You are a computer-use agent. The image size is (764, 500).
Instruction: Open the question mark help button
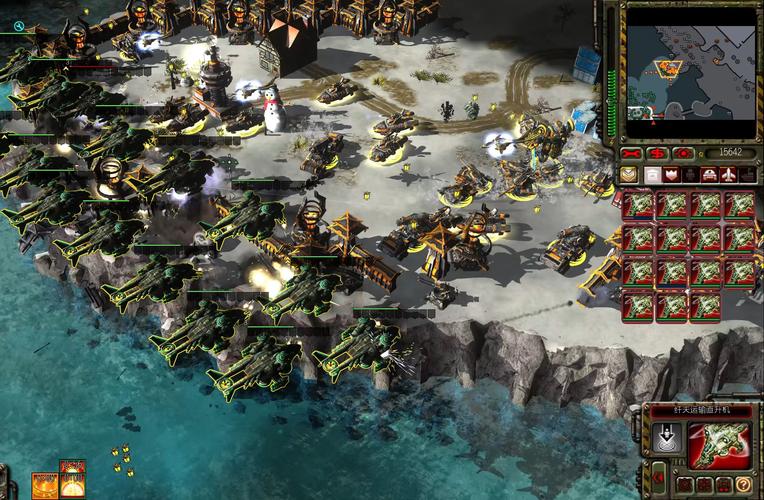pyautogui.click(x=743, y=485)
